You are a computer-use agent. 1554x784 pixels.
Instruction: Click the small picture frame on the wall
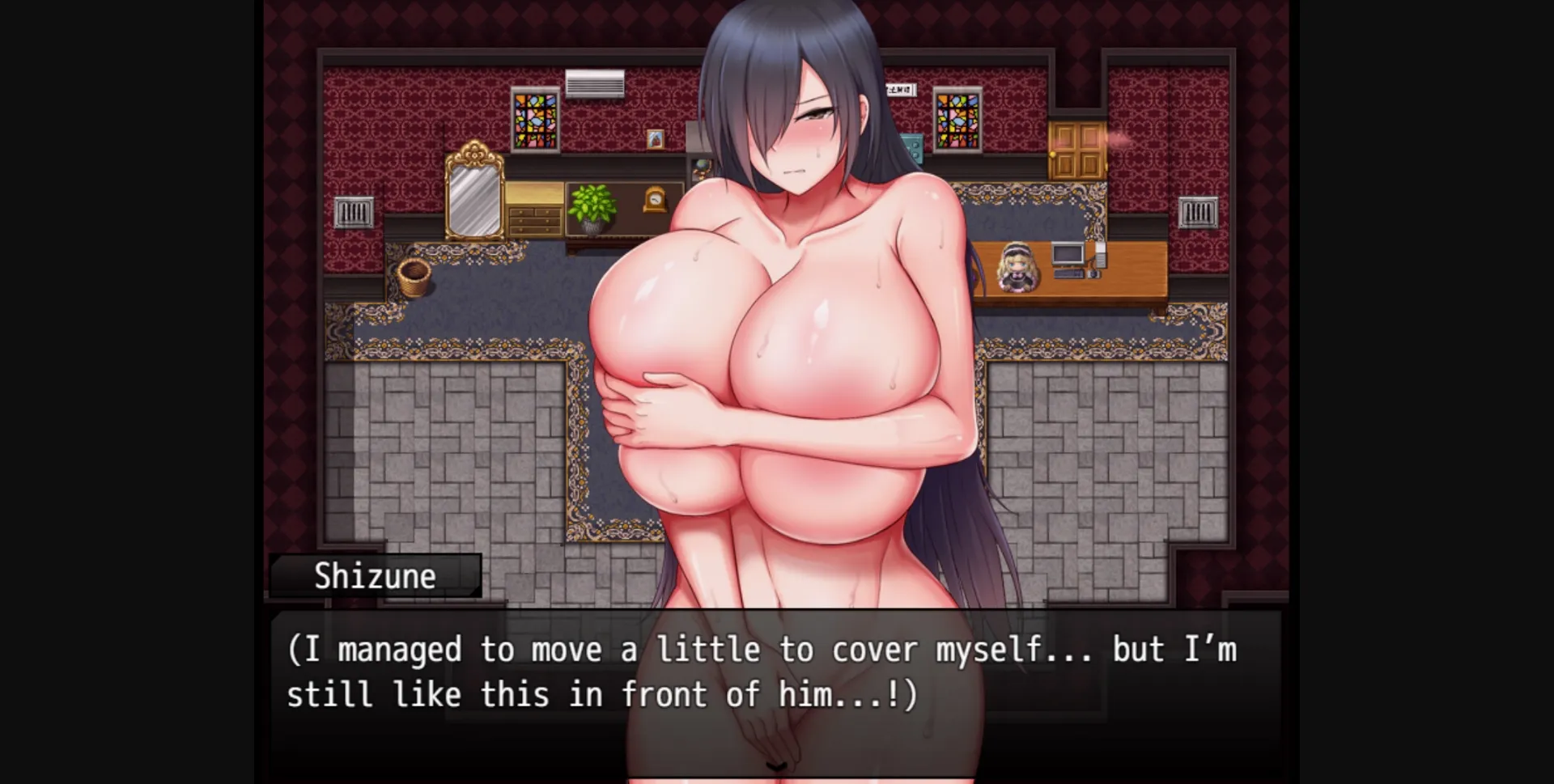pyautogui.click(x=656, y=139)
